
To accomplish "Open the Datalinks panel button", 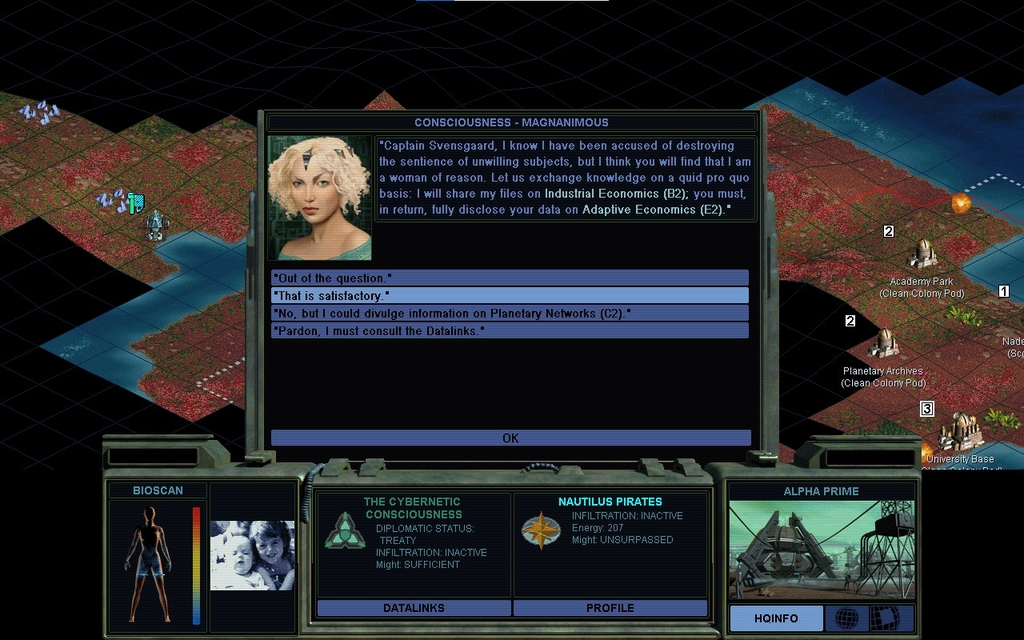I will [x=414, y=608].
